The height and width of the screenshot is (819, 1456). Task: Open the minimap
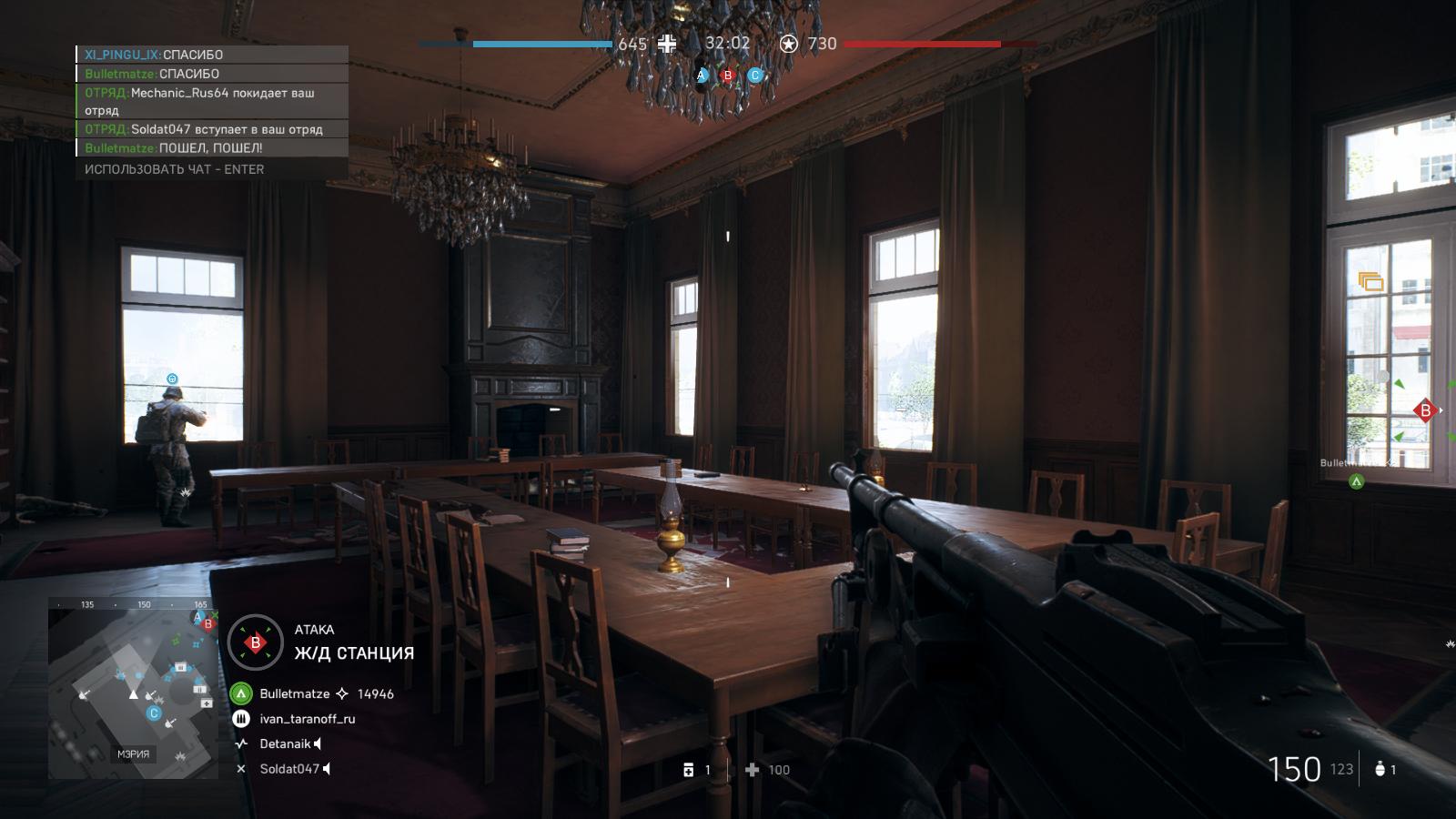click(x=133, y=689)
